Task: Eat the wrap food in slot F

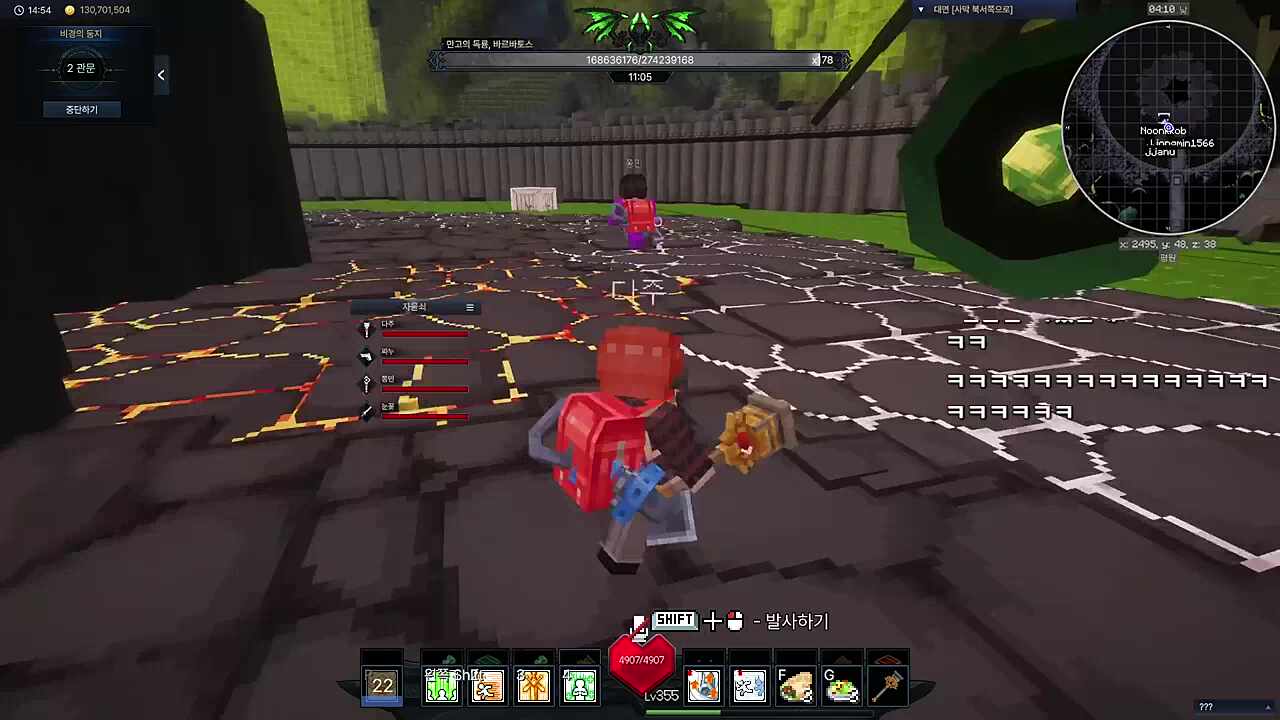Action: tap(796, 686)
